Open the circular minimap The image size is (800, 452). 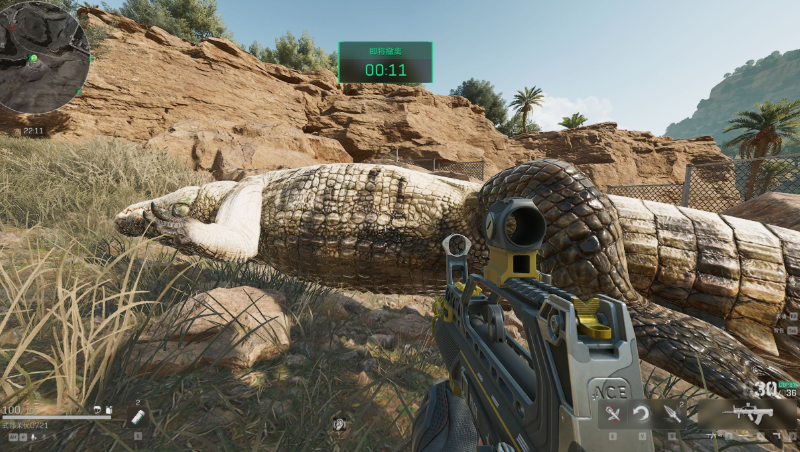click(x=45, y=57)
